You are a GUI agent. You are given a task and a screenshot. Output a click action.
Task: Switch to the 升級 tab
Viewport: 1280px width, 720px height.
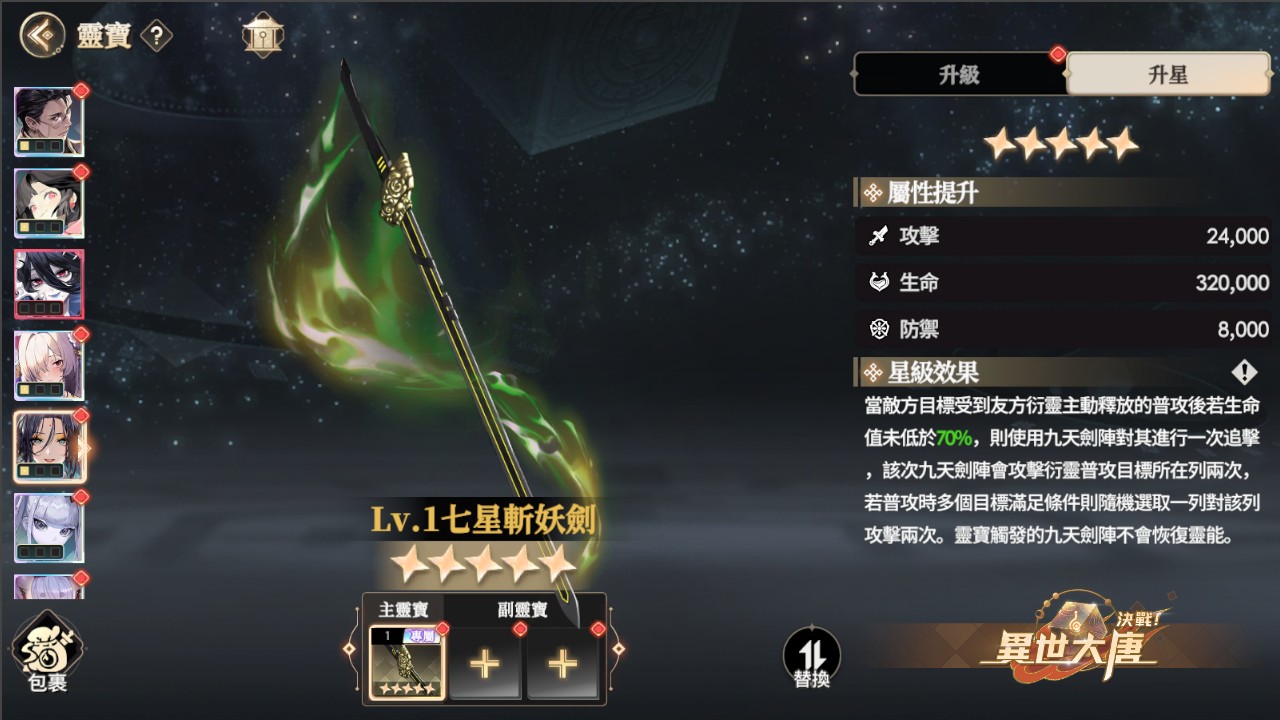[x=958, y=75]
